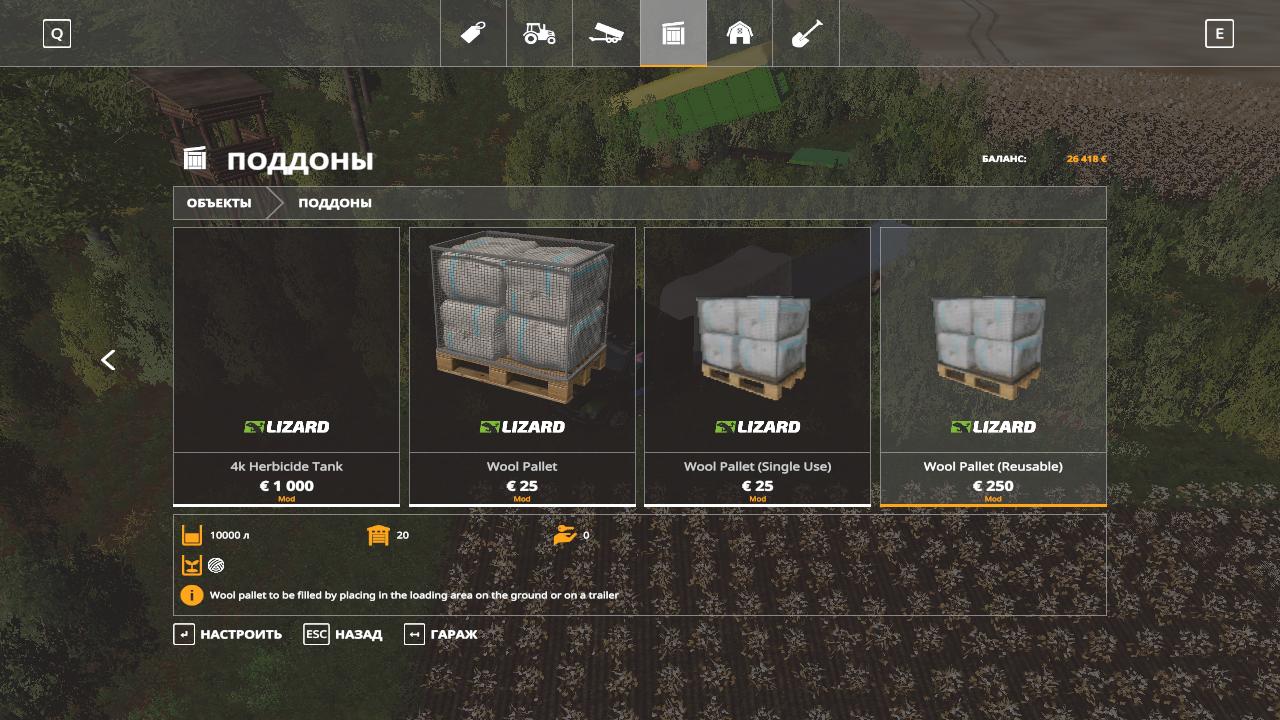
Task: Go to the ОБЪЕКТЫ breadcrumb
Action: 219,203
